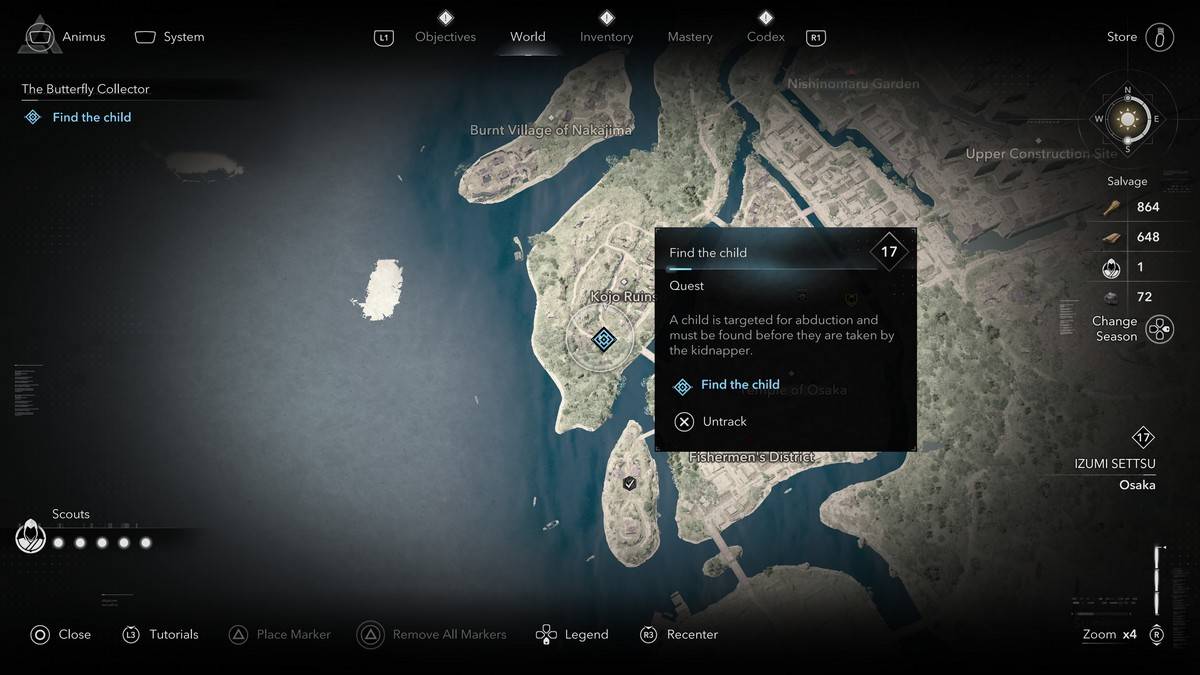Switch to the World tab
1200x675 pixels.
pyautogui.click(x=527, y=37)
